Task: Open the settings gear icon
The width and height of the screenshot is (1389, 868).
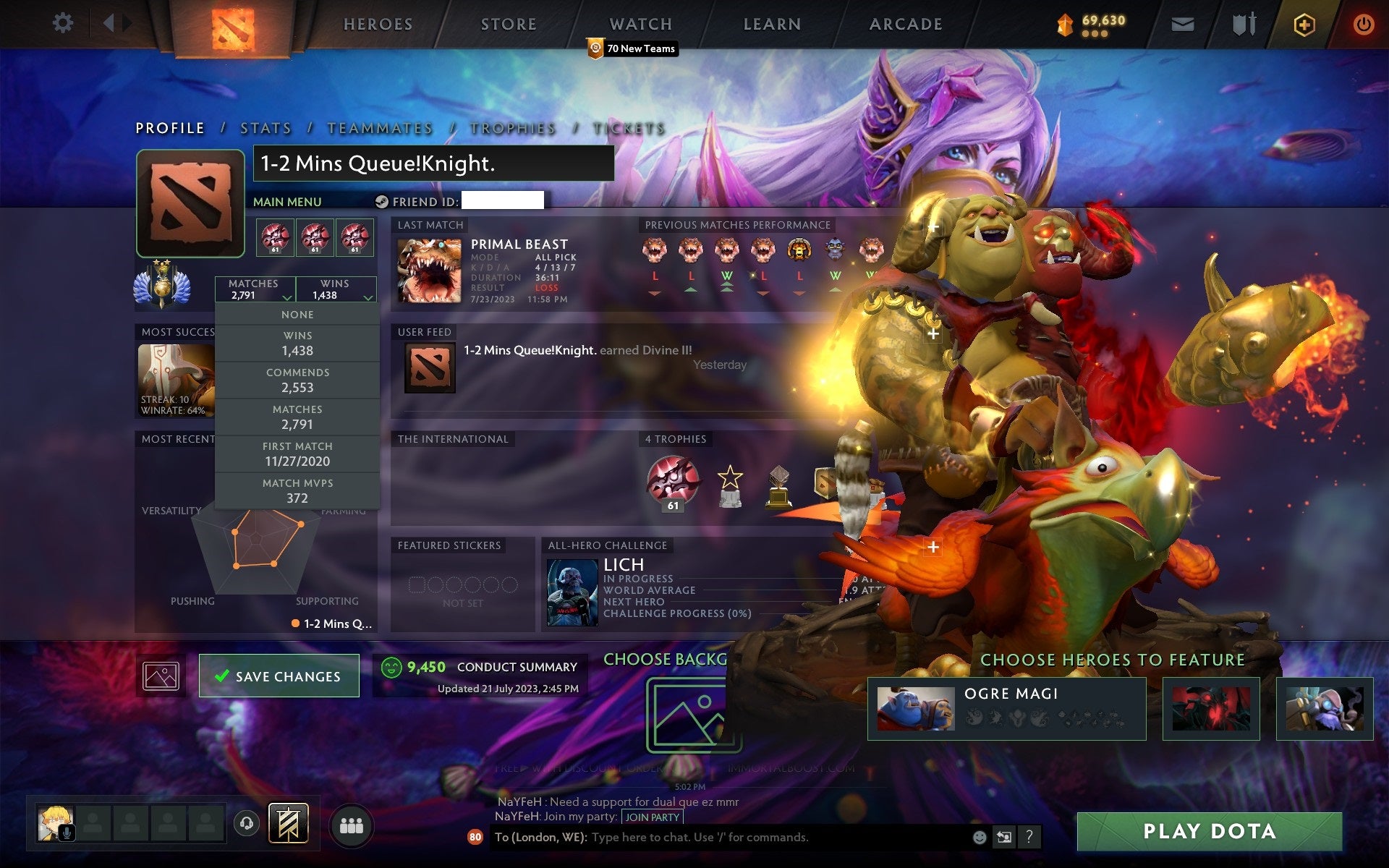Action: pyautogui.click(x=64, y=23)
